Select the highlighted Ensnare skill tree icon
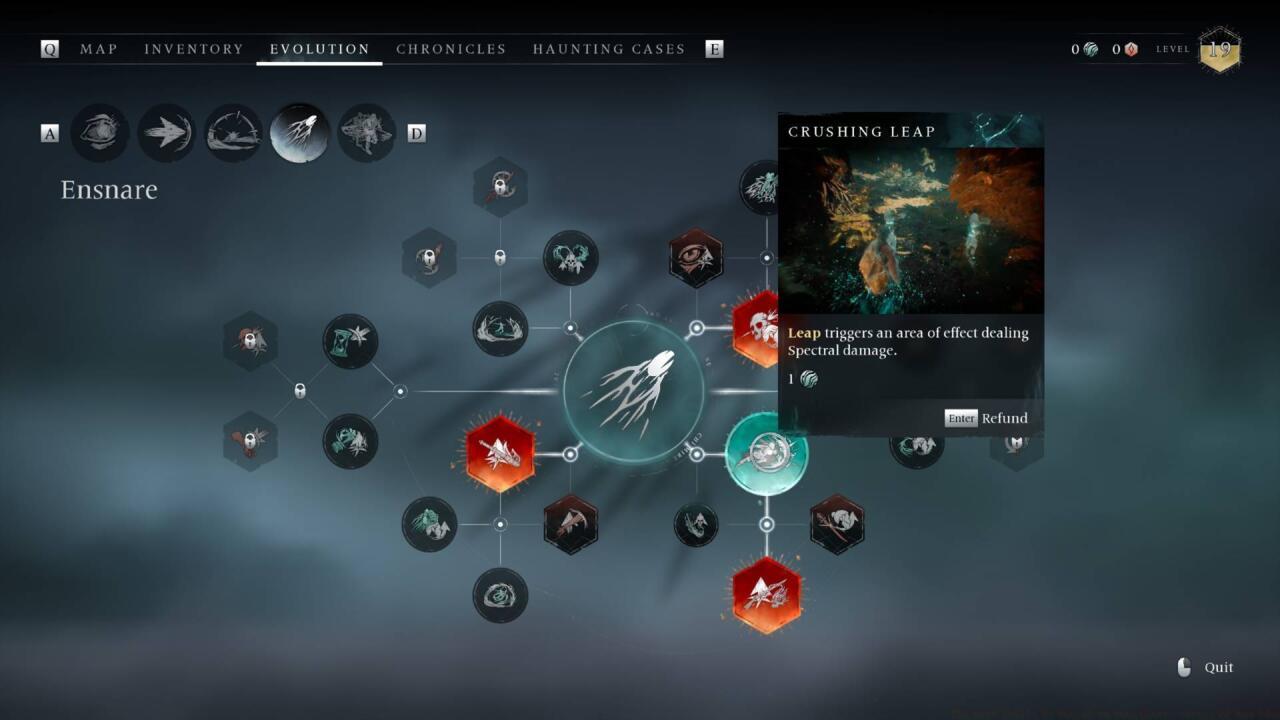This screenshot has height=720, width=1280. tap(300, 133)
